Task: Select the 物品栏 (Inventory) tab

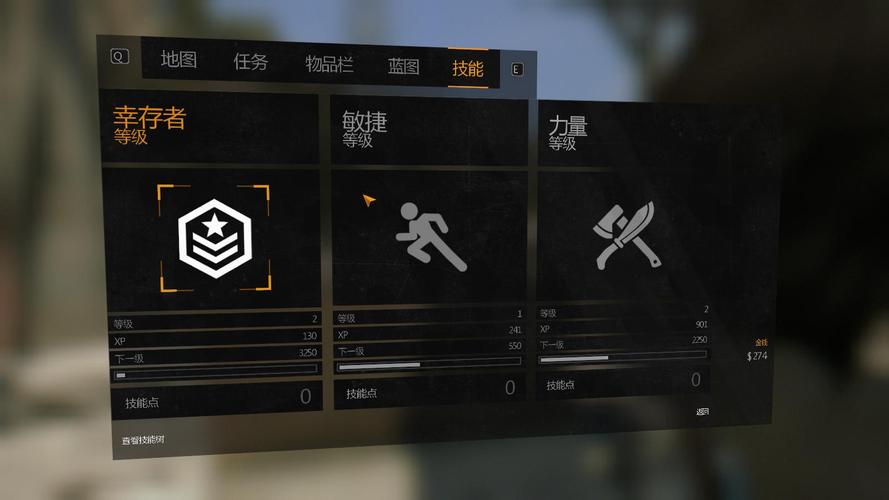Action: pos(329,65)
